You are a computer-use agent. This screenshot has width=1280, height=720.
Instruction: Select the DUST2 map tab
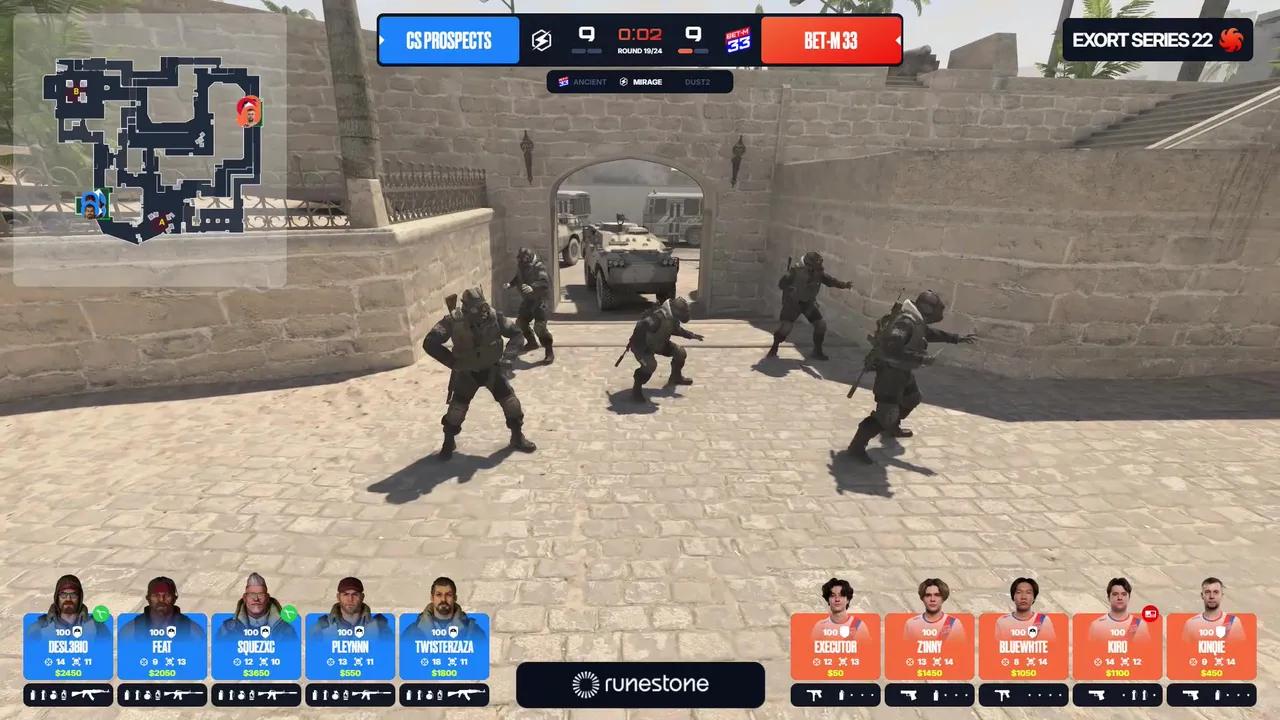697,82
